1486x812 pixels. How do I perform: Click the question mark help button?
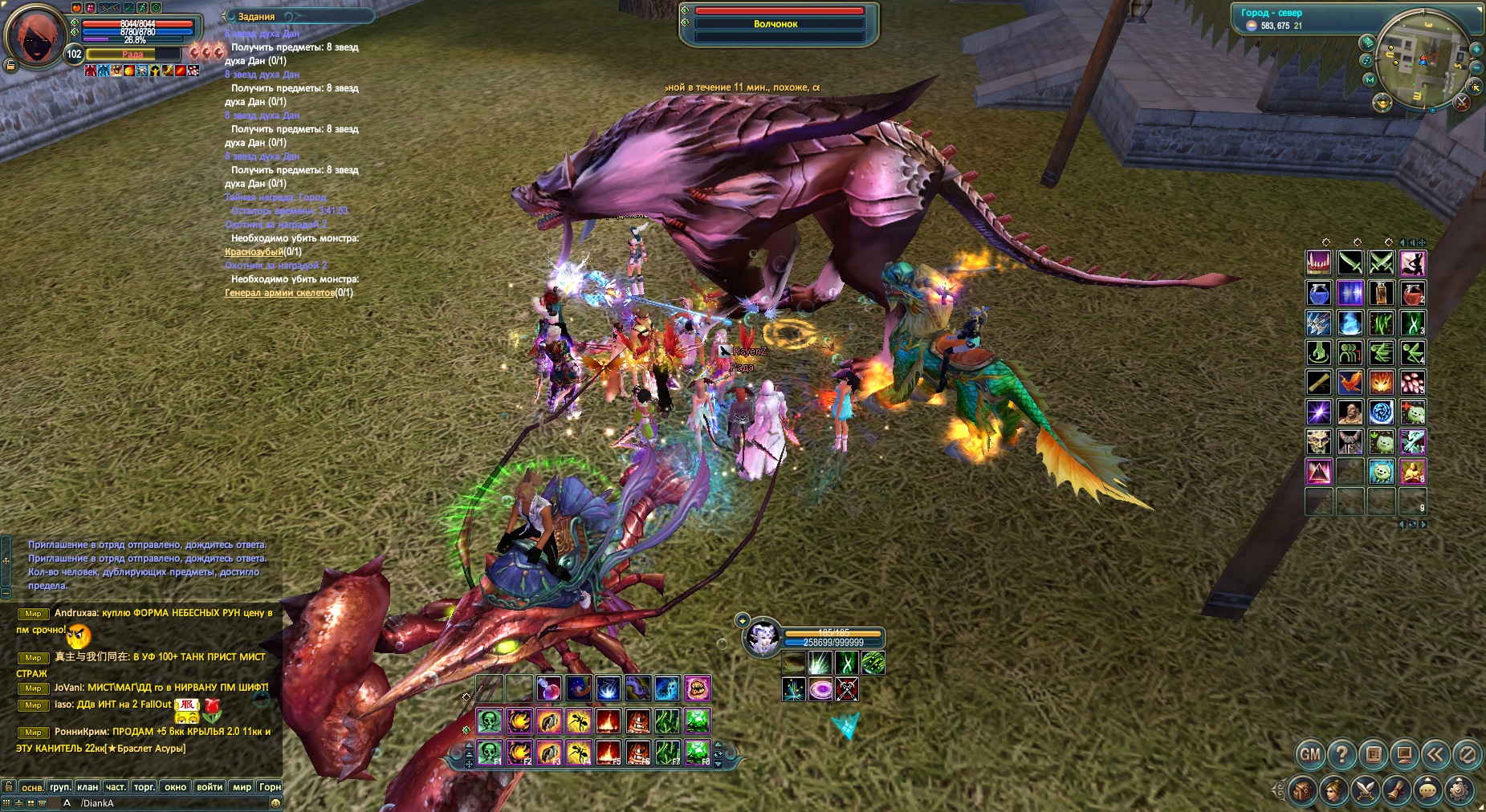1341,754
